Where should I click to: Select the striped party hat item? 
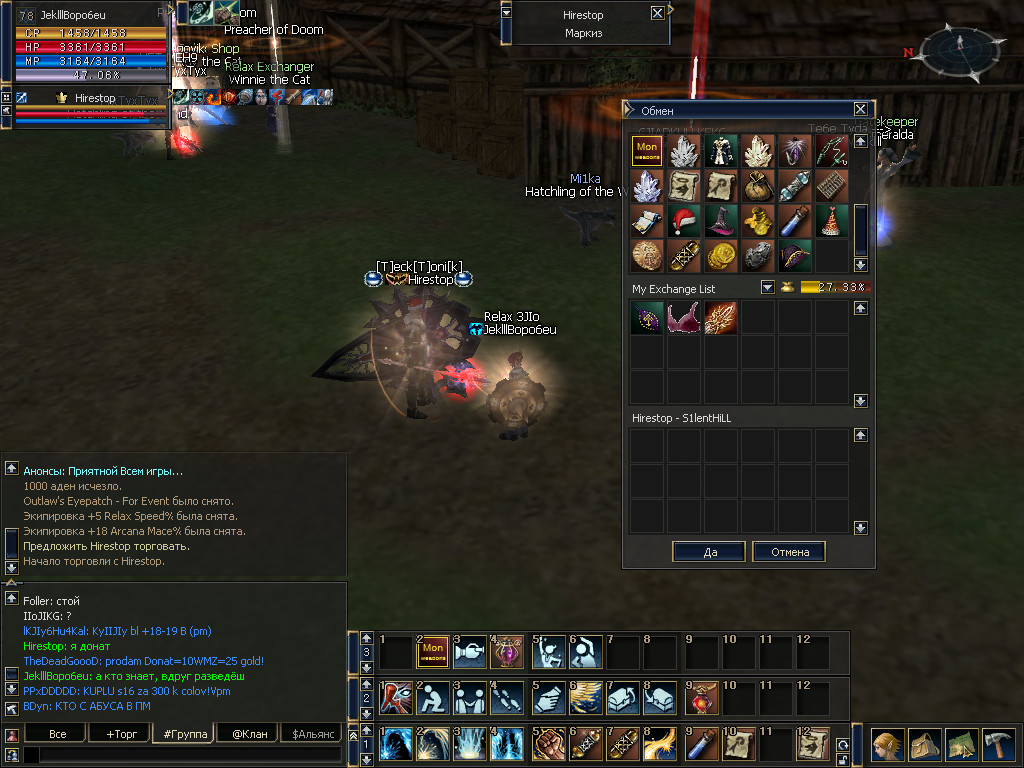(832, 220)
